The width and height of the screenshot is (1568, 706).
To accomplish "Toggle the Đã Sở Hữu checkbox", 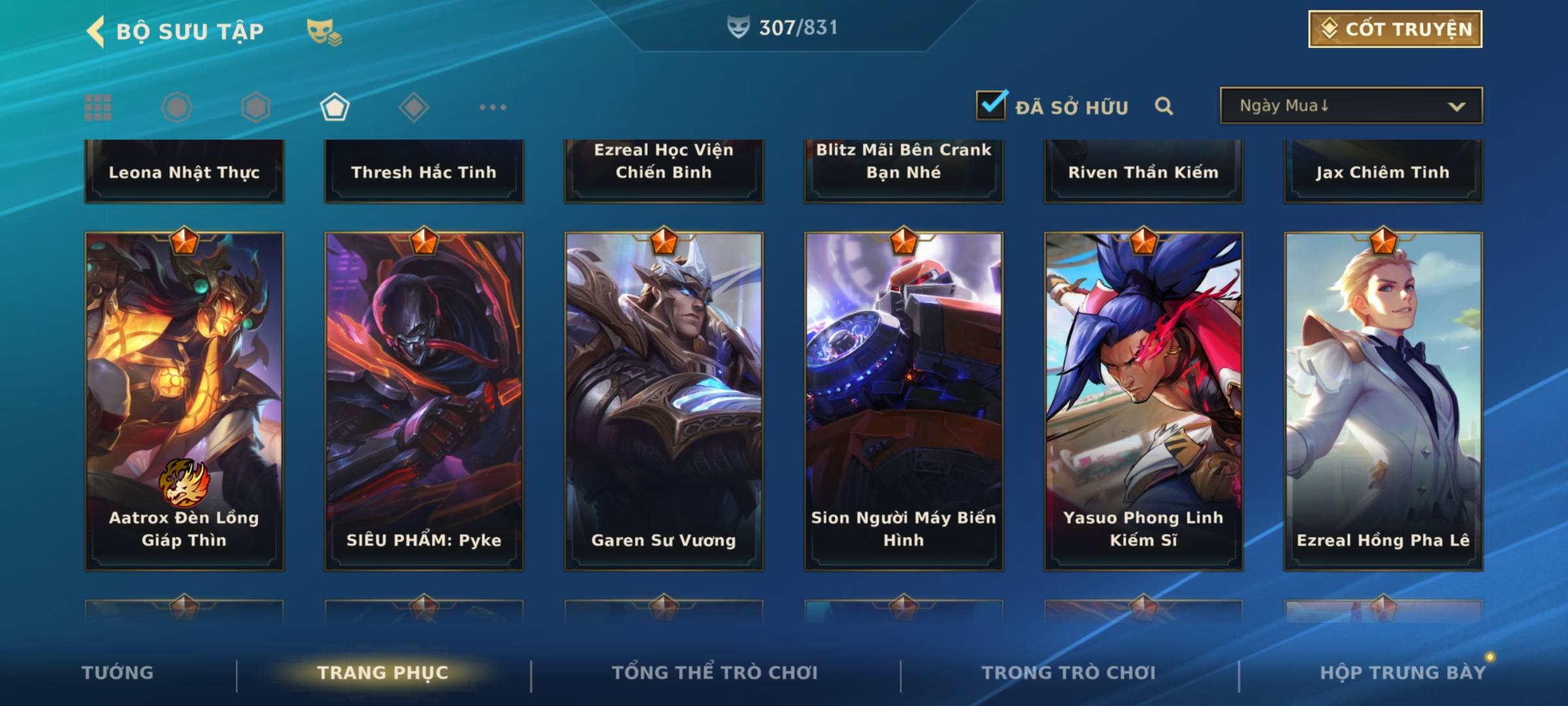I will (991, 105).
